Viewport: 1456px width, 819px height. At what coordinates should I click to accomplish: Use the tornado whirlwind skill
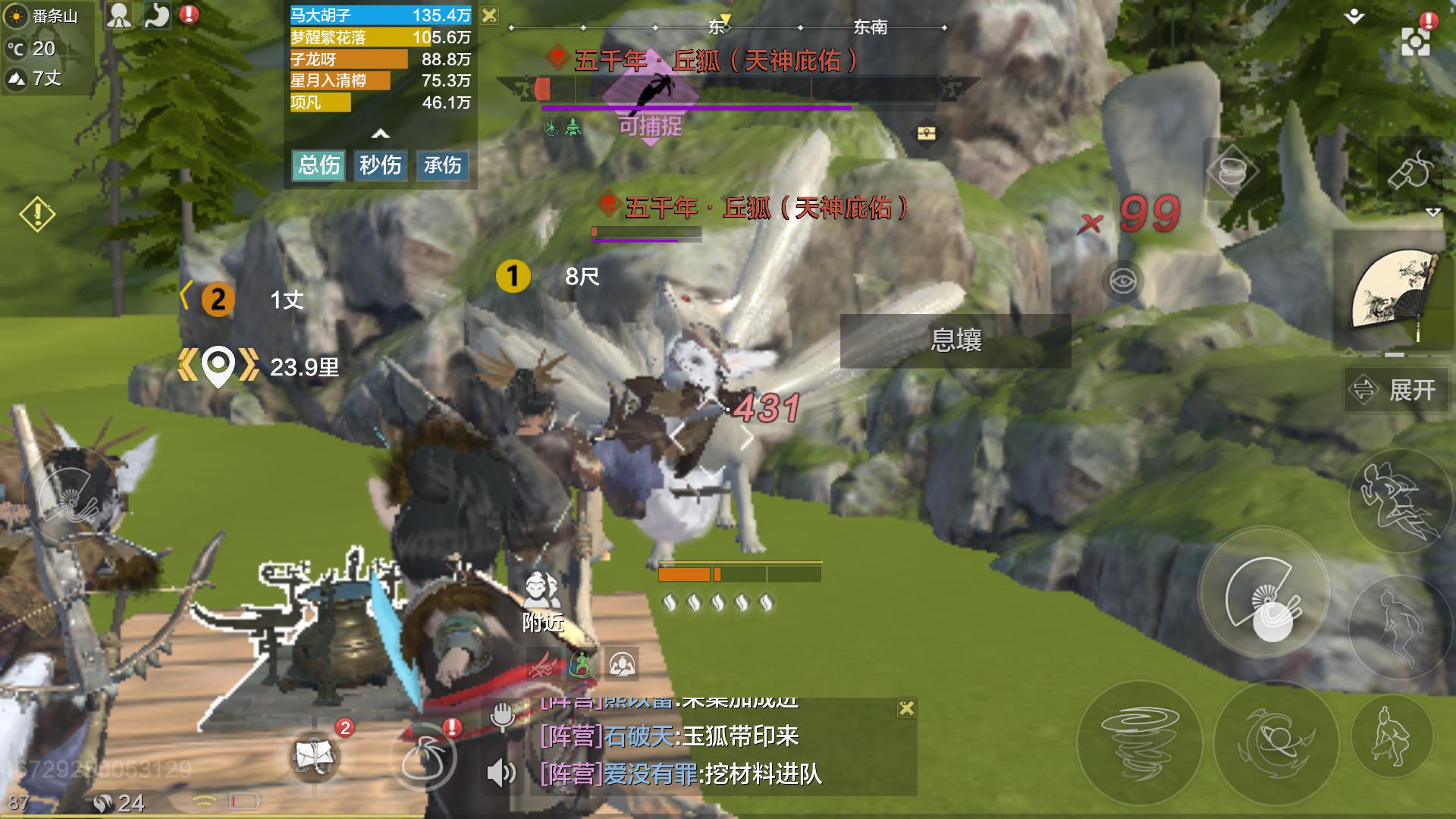[1139, 736]
